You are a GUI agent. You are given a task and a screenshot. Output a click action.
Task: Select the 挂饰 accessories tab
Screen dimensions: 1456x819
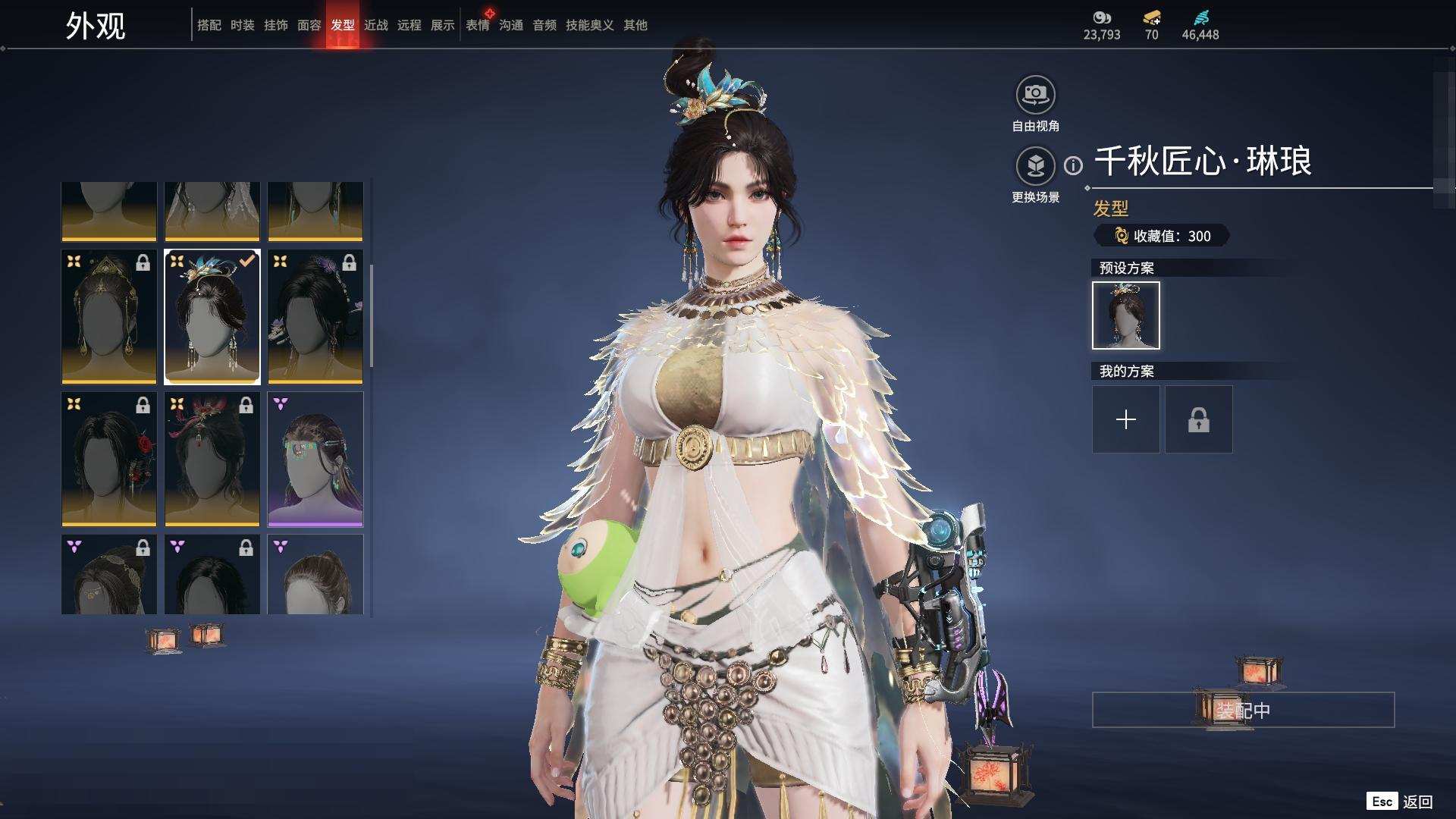coord(275,25)
